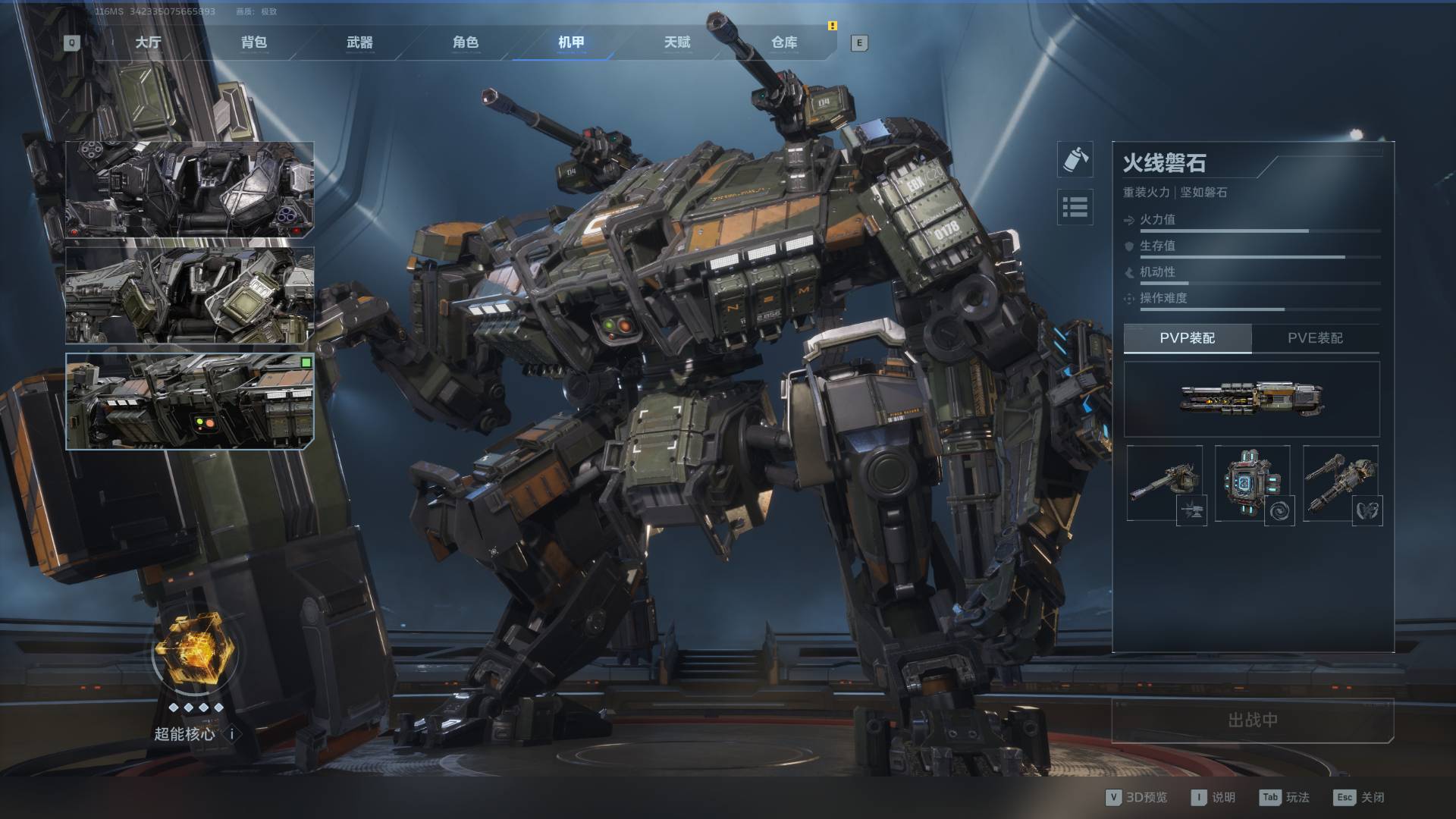1456x819 pixels.
Task: Pick the 火线磐石 mech thumbnail with green marker
Action: point(190,401)
